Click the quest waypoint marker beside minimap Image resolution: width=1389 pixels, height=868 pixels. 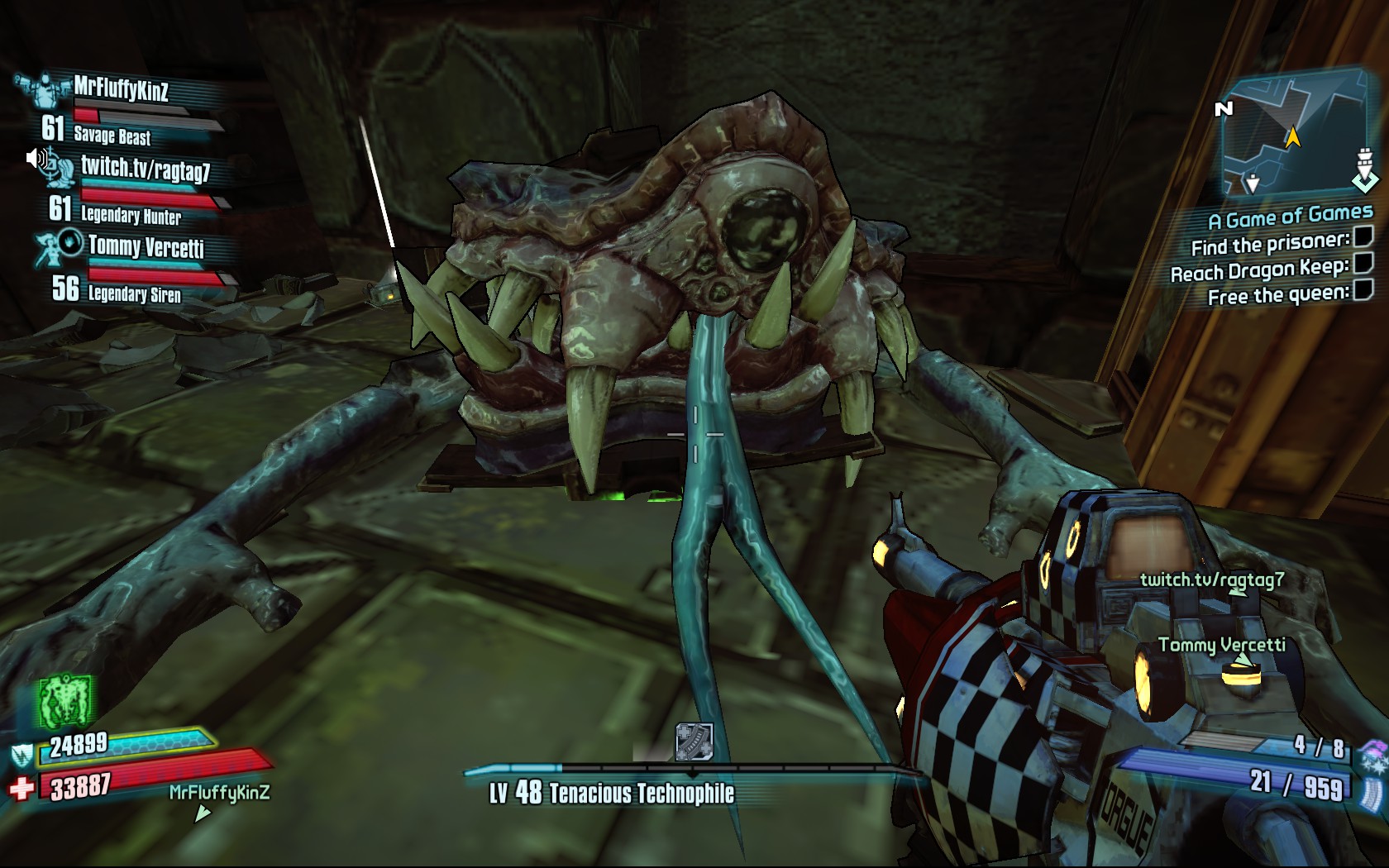point(1364,169)
